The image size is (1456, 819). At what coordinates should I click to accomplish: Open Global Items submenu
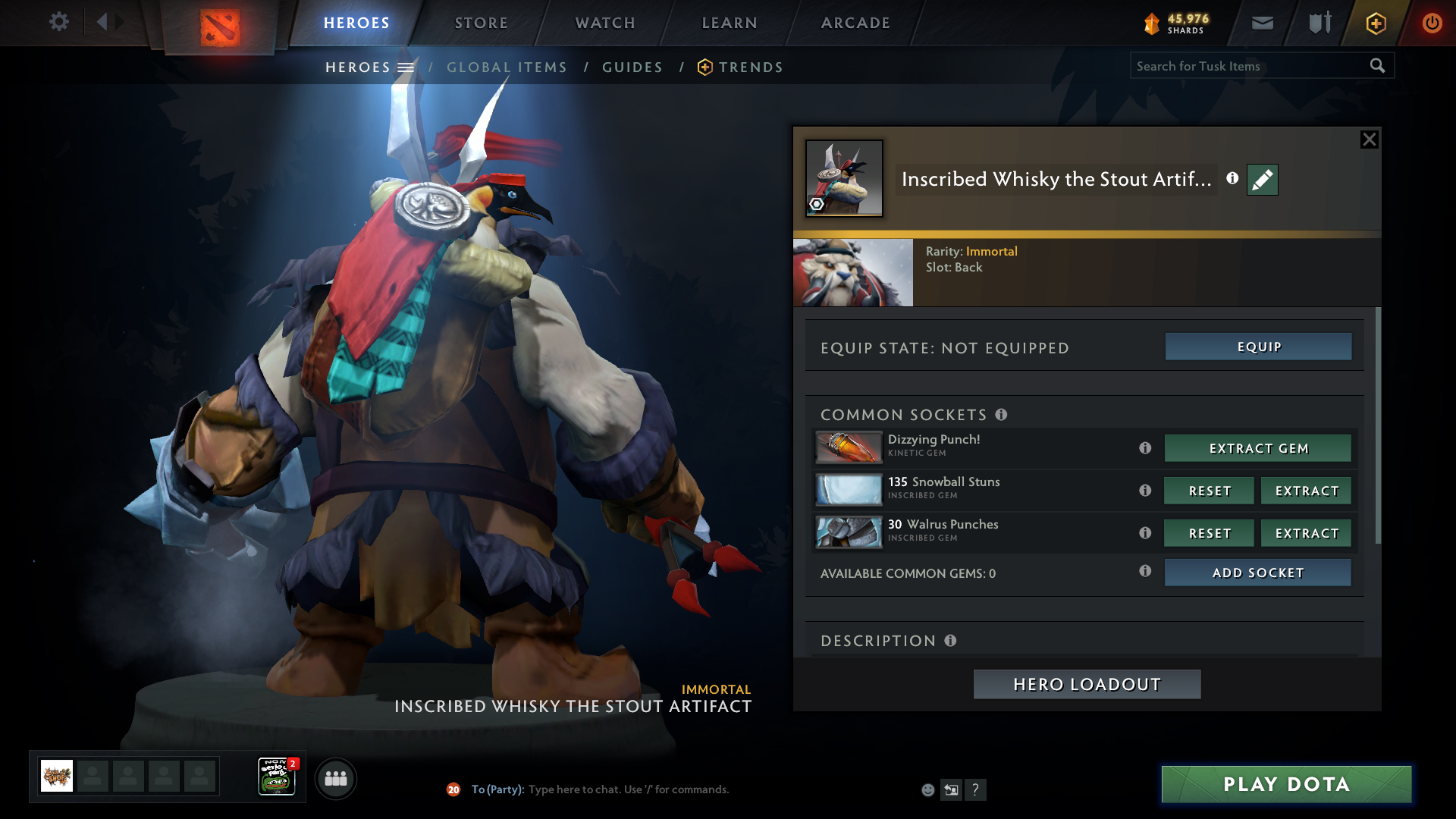point(507,67)
